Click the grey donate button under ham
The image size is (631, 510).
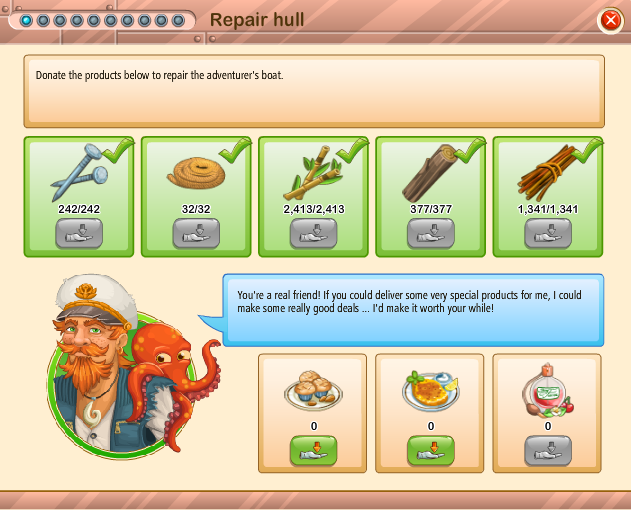point(547,450)
